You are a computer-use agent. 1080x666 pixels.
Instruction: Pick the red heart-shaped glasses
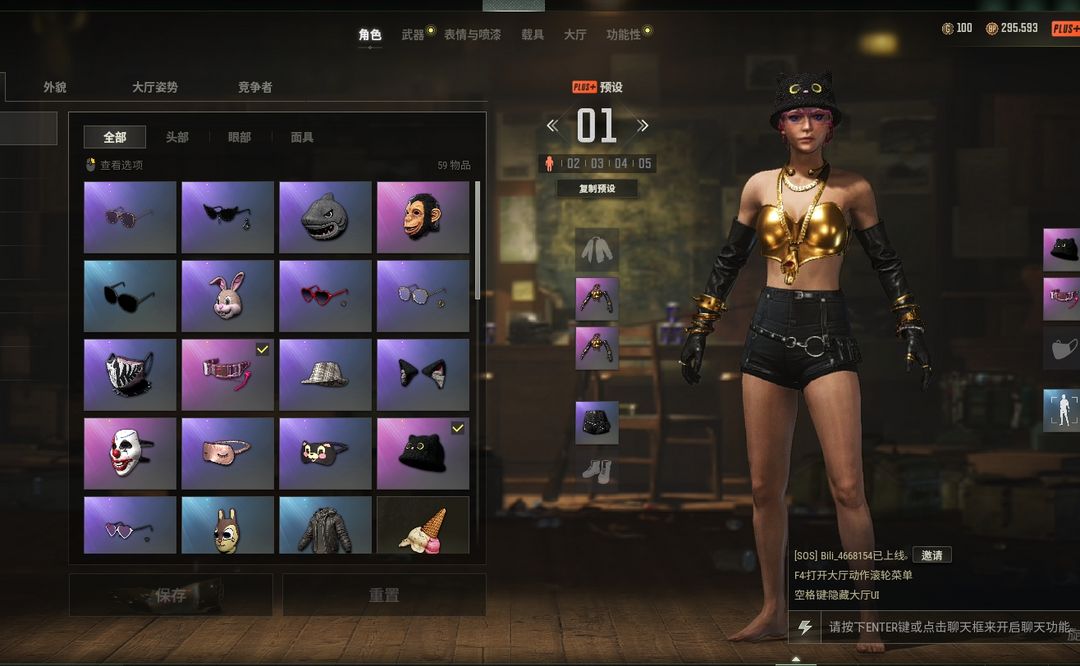coord(325,296)
